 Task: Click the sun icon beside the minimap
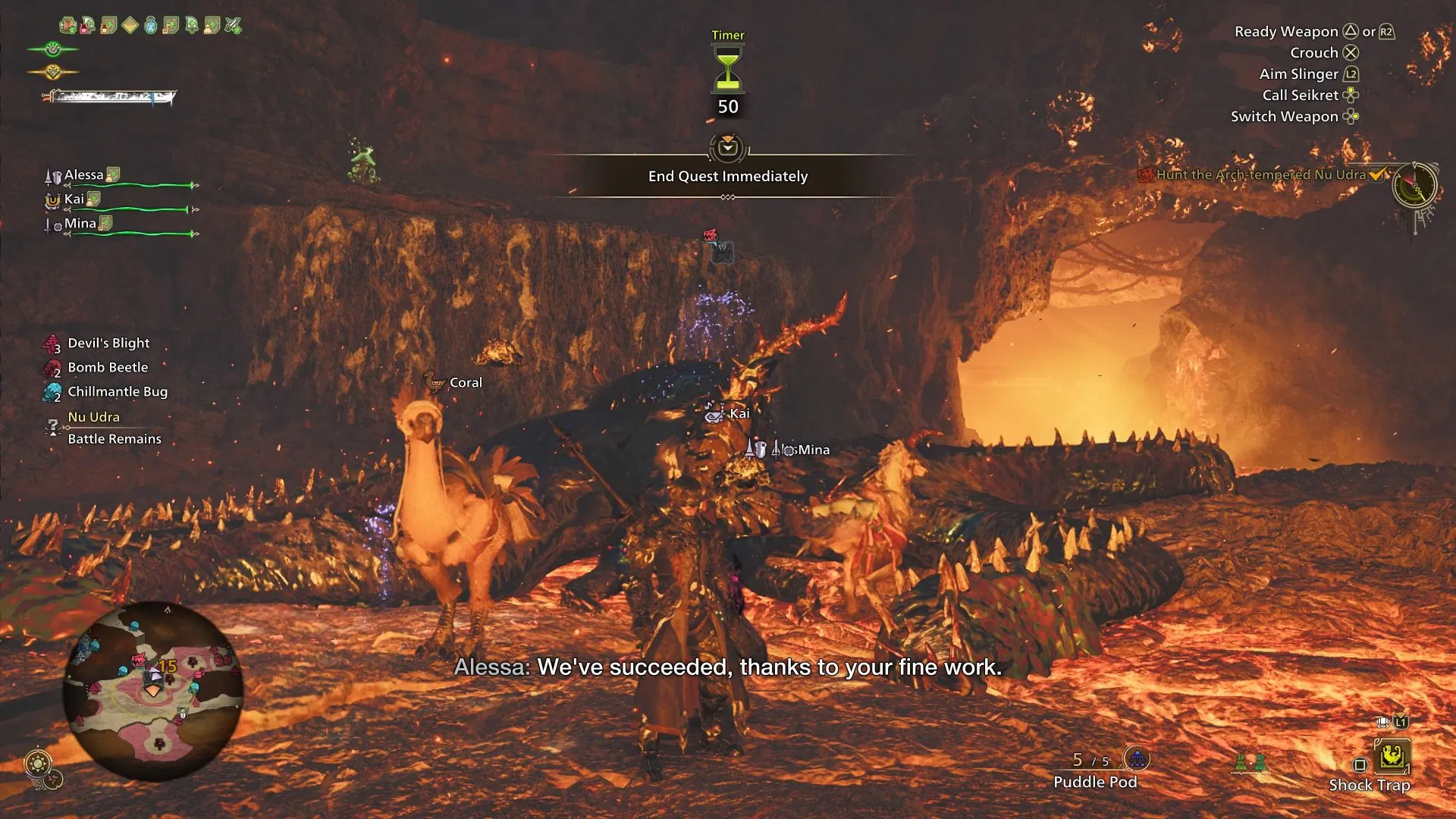point(38,762)
